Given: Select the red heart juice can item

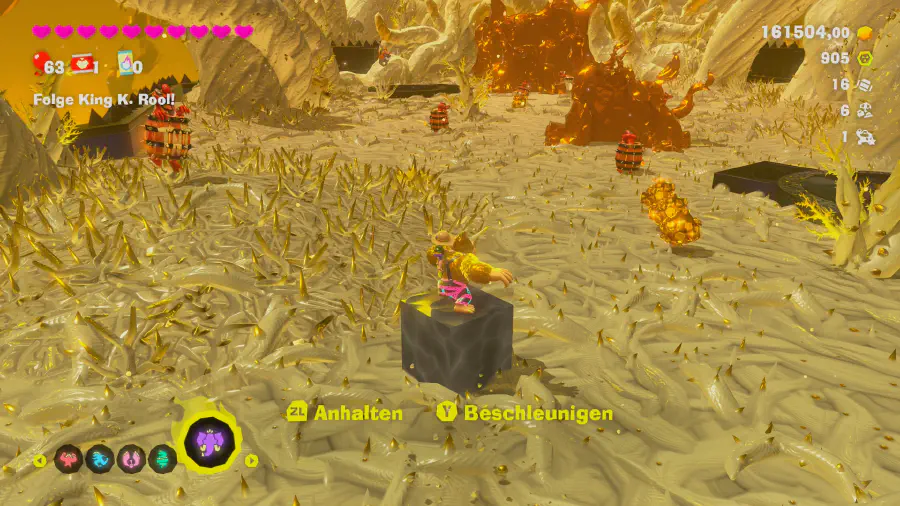Looking at the screenshot, I should click(x=81, y=65).
